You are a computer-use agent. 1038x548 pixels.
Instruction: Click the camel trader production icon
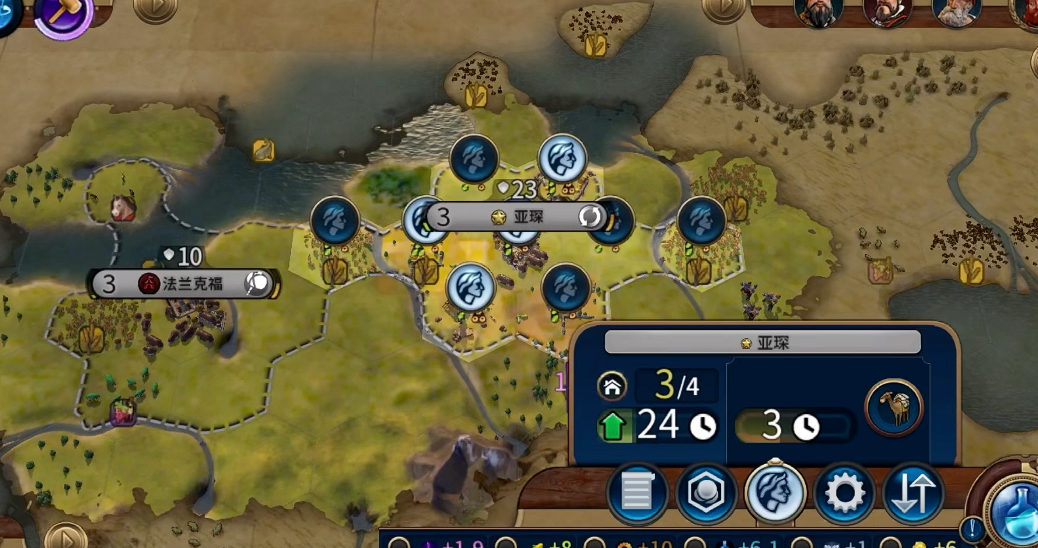[893, 408]
